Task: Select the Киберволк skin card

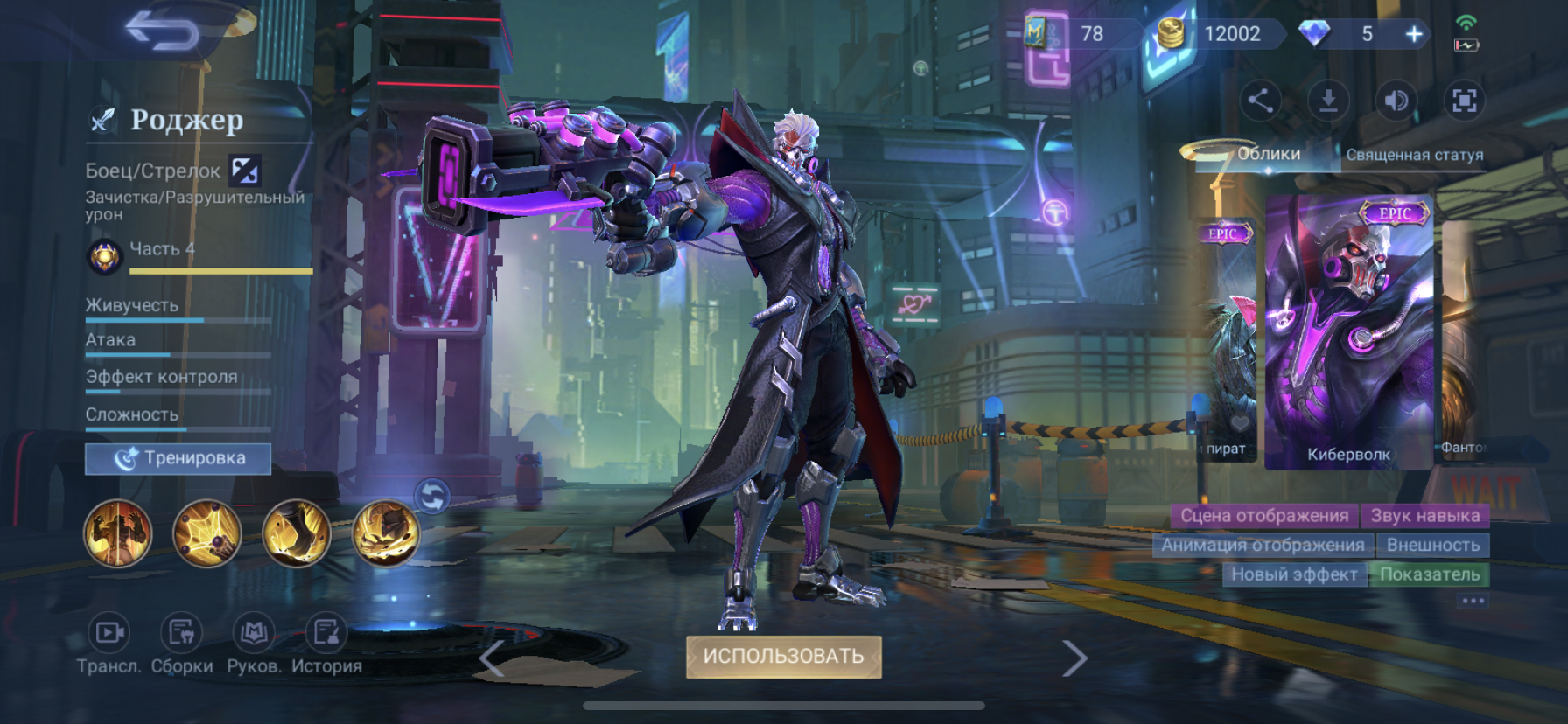Action: coord(1348,332)
